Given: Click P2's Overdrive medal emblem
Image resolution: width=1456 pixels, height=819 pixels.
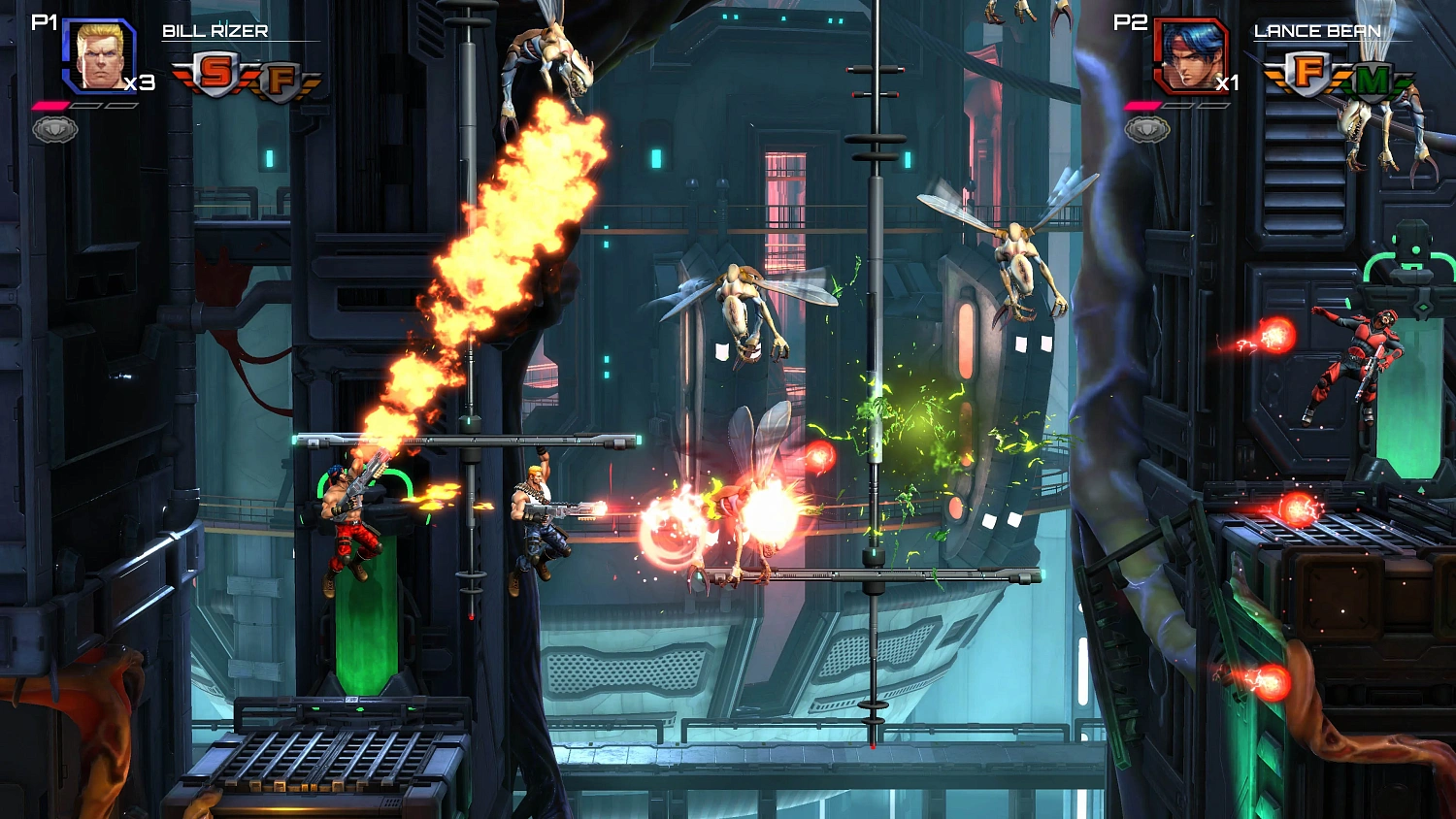Looking at the screenshot, I should 1147,128.
